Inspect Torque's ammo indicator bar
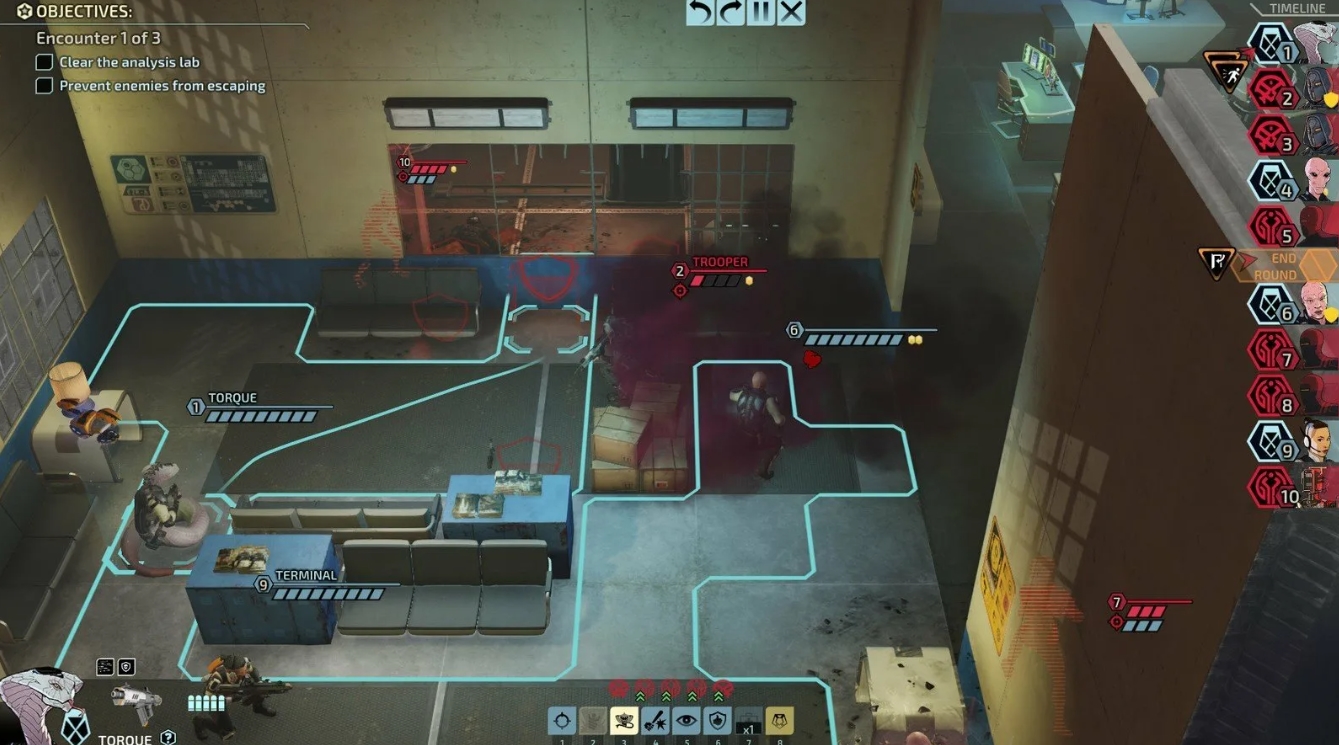The image size is (1339, 745). (207, 703)
